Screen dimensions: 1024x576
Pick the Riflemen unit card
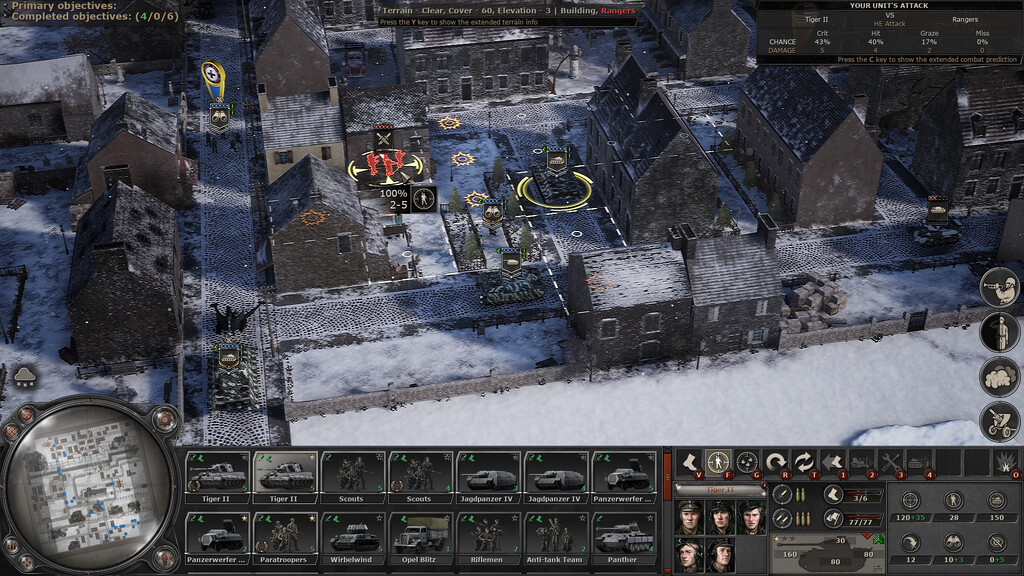(487, 536)
